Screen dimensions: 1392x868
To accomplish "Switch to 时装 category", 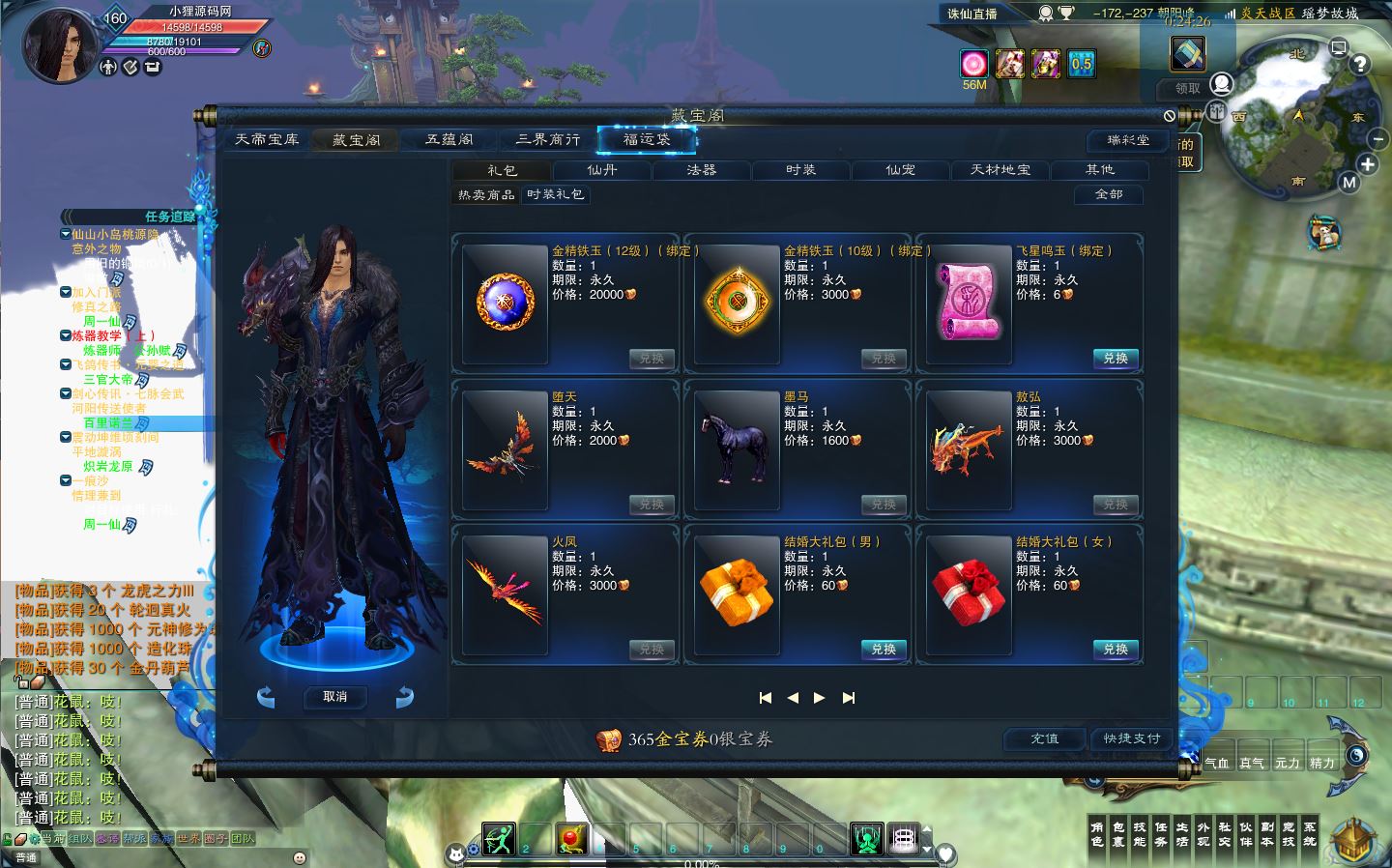I will click(x=800, y=170).
